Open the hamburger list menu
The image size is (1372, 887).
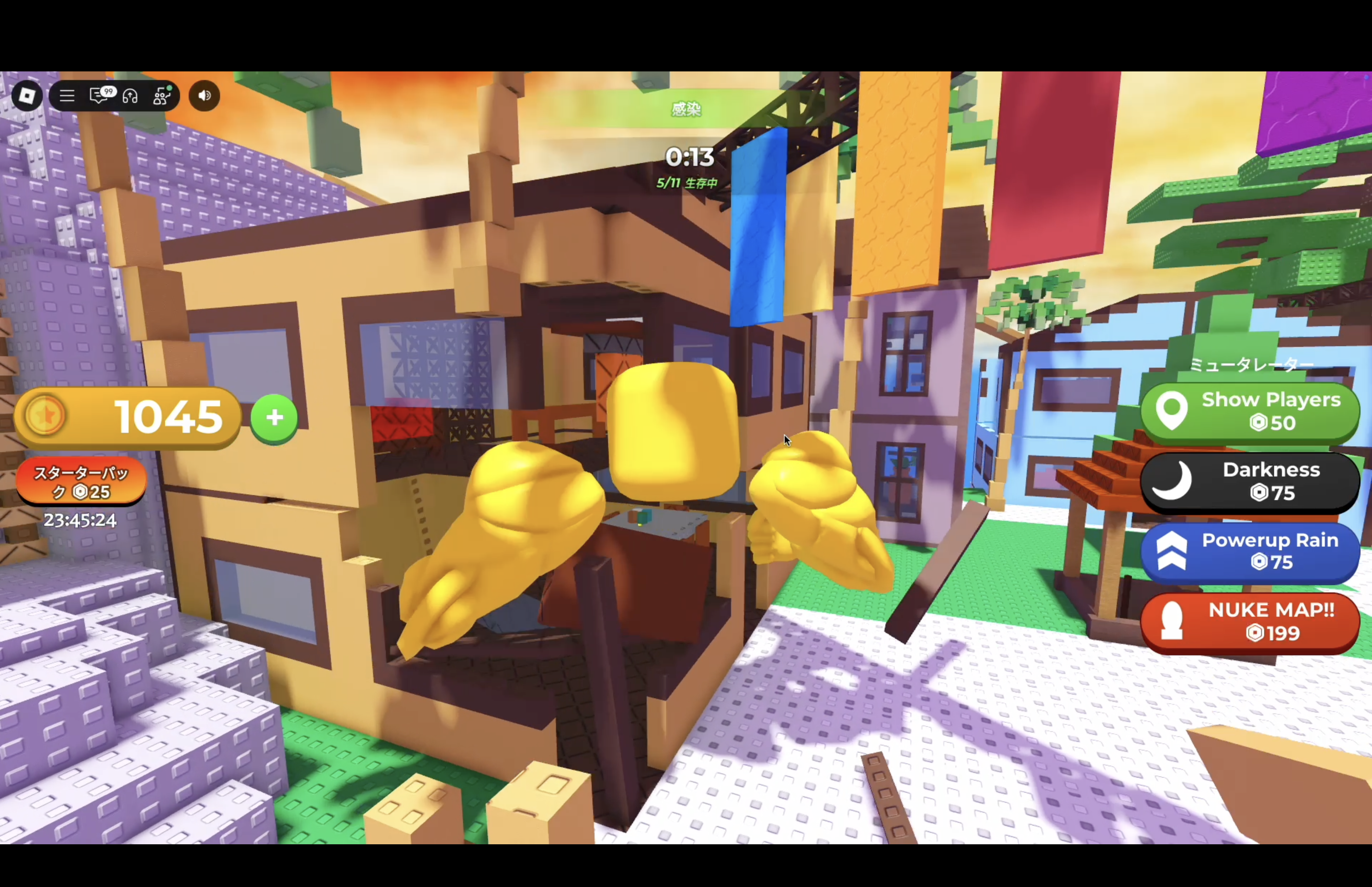[67, 96]
